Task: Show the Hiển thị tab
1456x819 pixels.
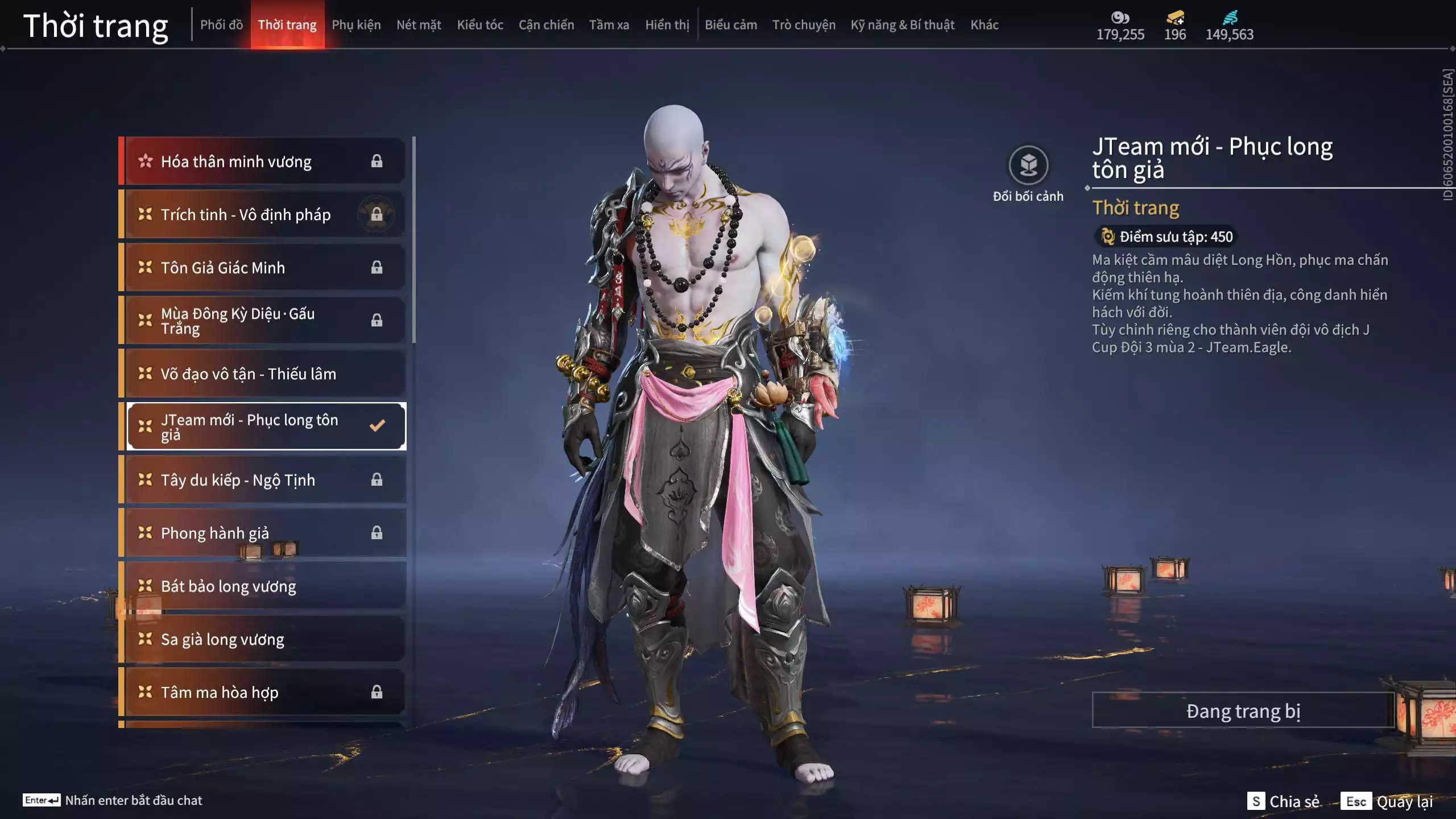Action: 667,25
